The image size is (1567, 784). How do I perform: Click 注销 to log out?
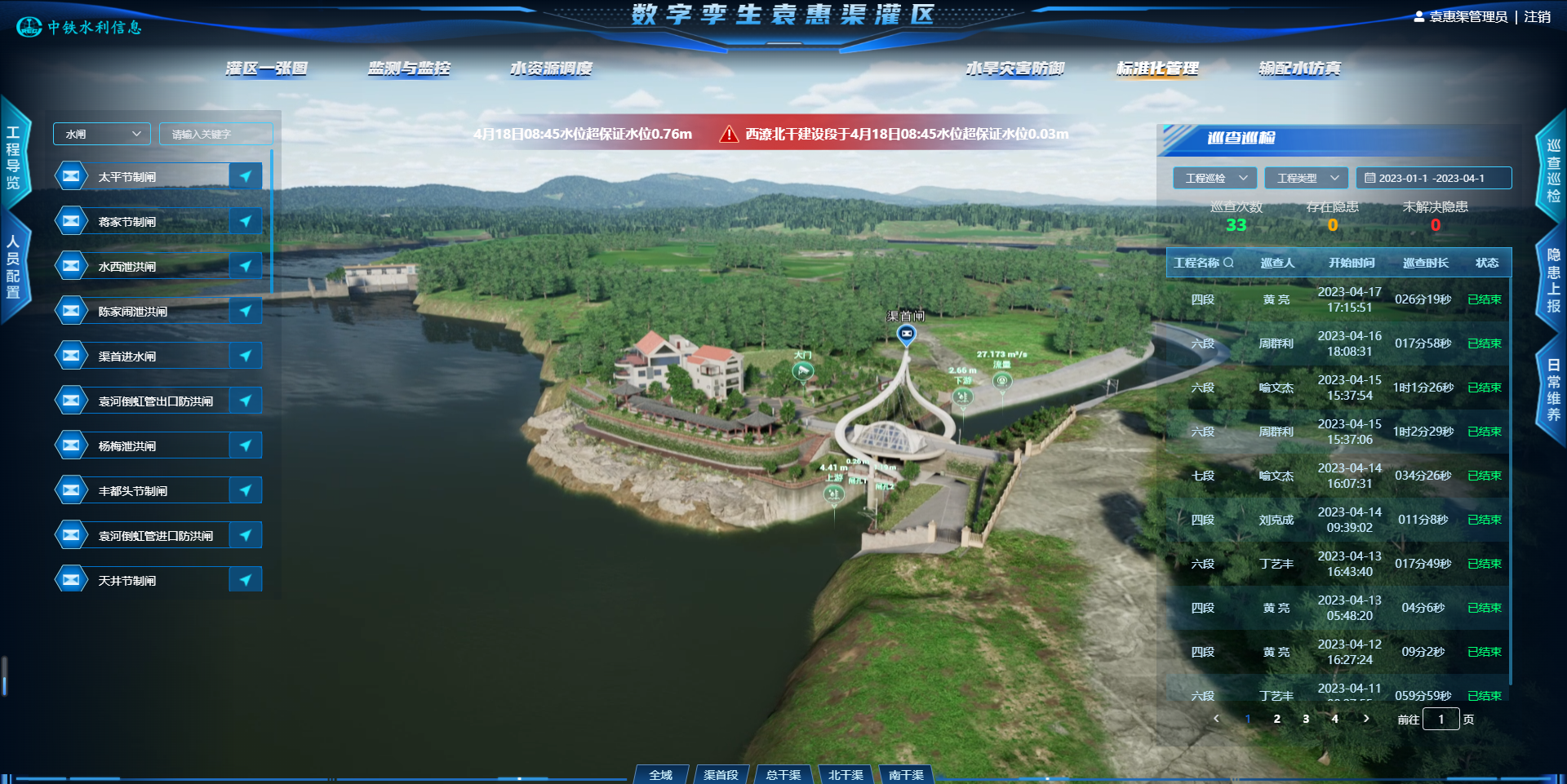pos(1537,16)
